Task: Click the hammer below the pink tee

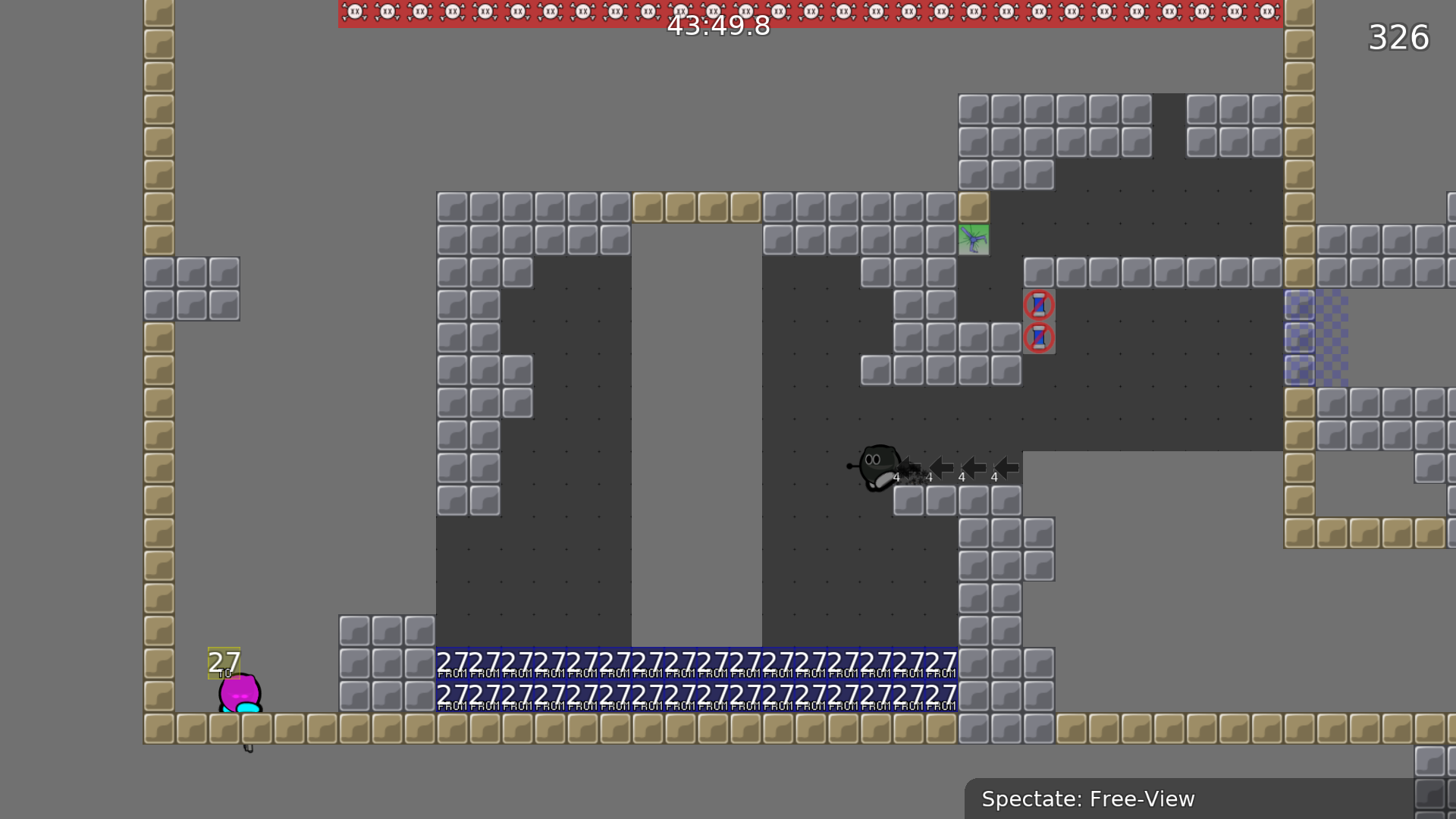Action: click(249, 747)
